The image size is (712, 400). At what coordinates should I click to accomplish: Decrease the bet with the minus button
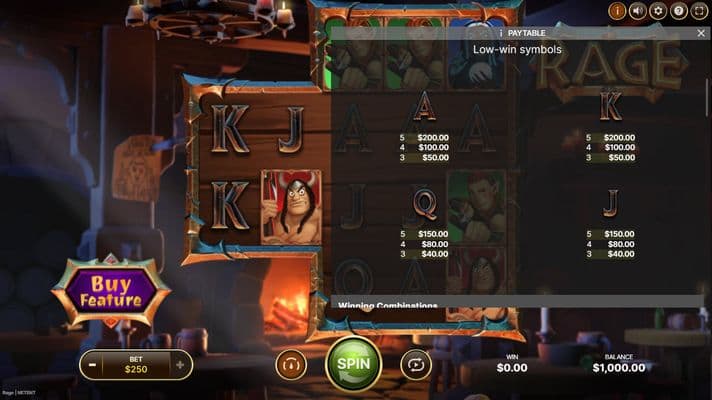92,365
